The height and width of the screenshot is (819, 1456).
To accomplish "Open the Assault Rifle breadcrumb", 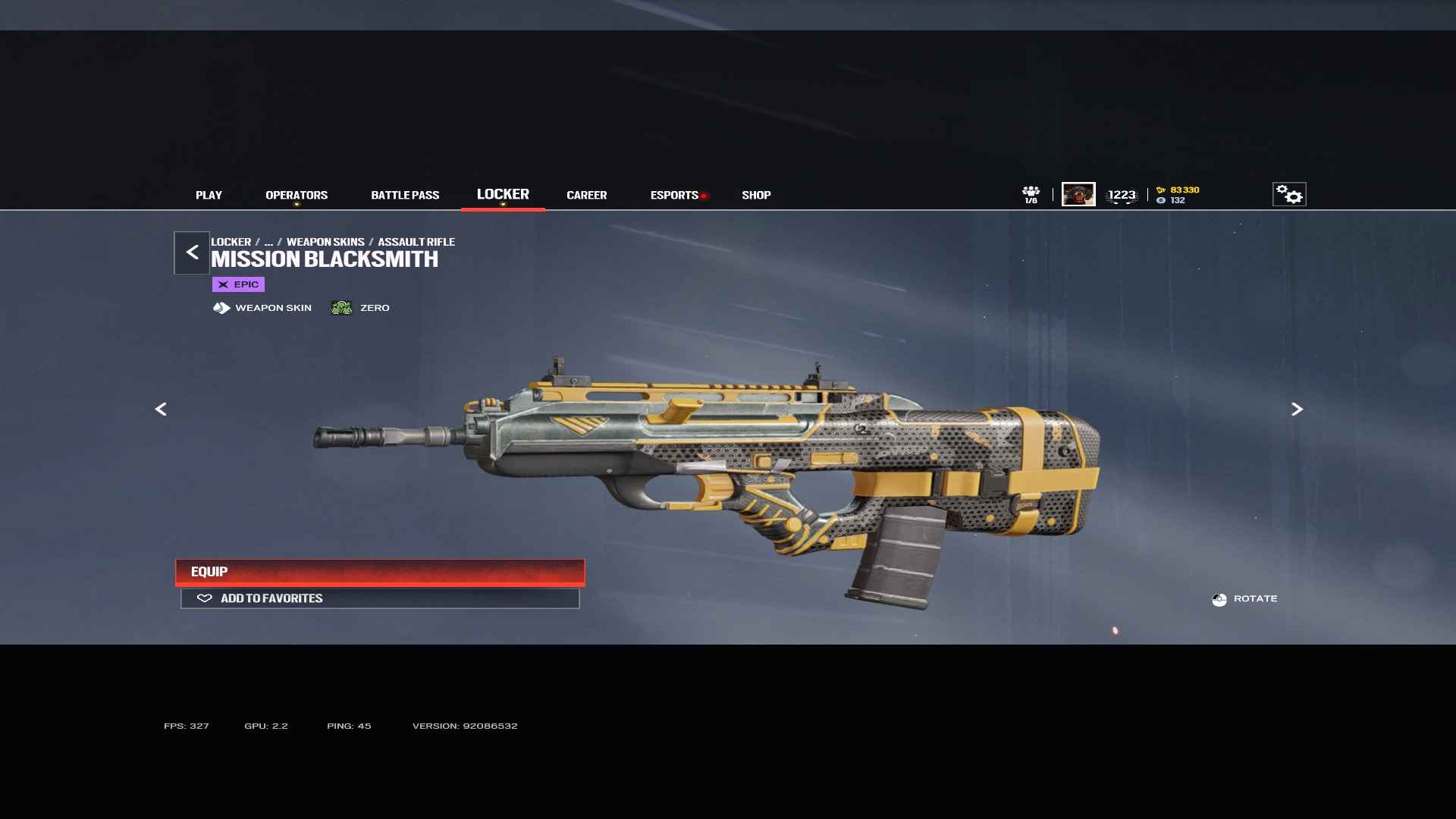I will 416,242.
